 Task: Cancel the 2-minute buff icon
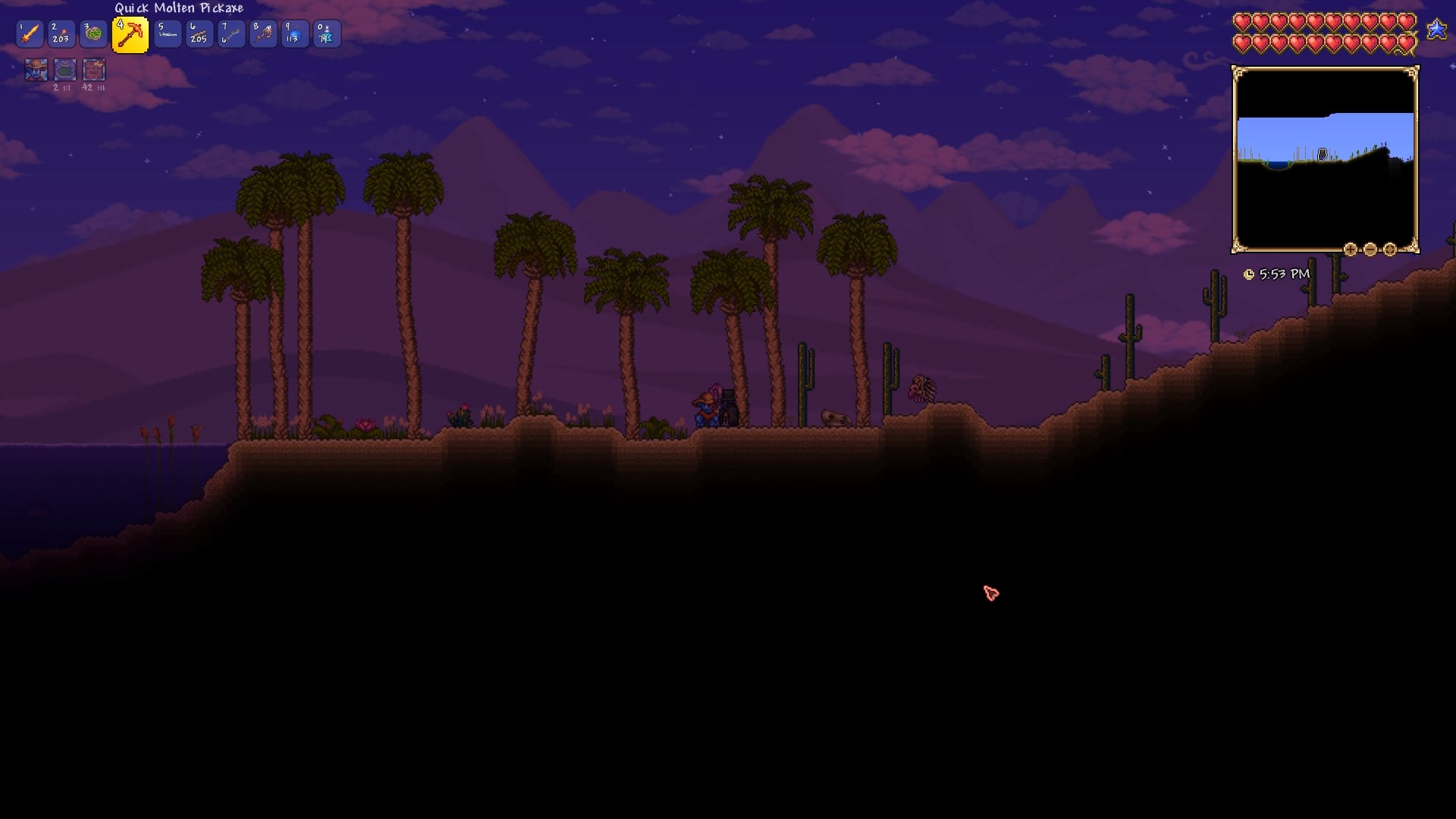tap(64, 70)
